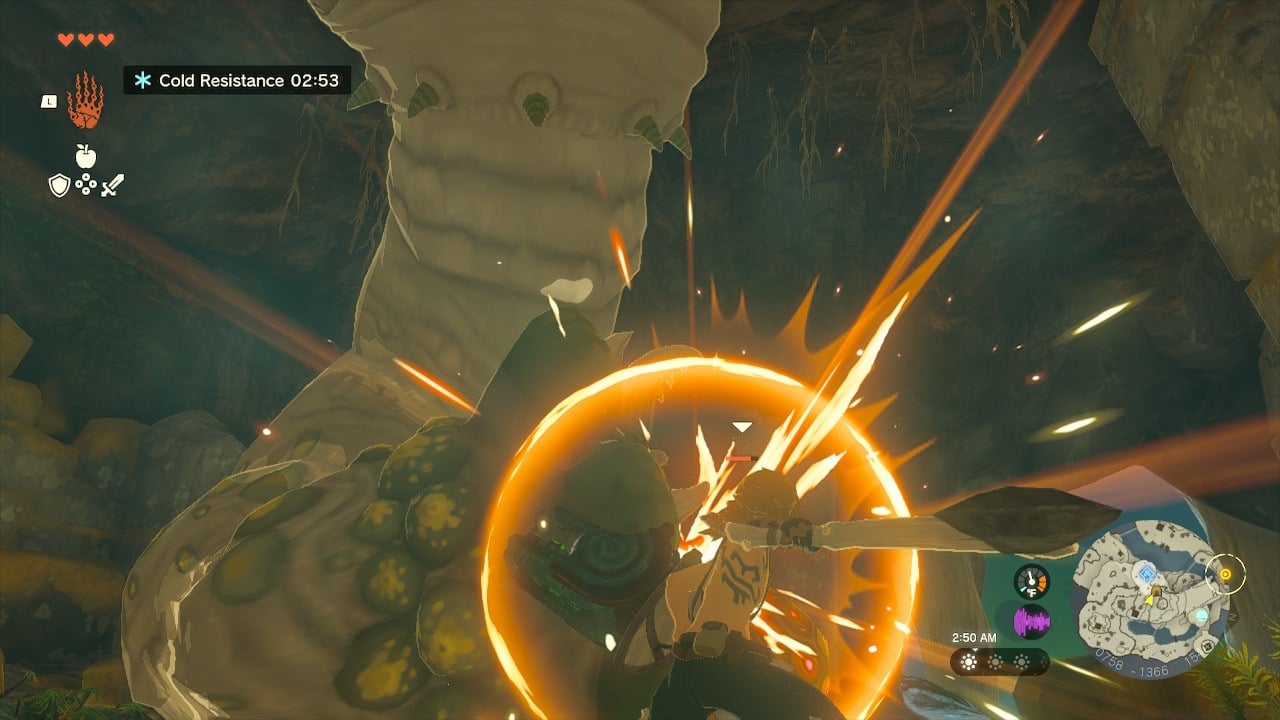The image size is (1280, 720).
Task: Select the apple item shortcut icon
Action: coord(86,156)
